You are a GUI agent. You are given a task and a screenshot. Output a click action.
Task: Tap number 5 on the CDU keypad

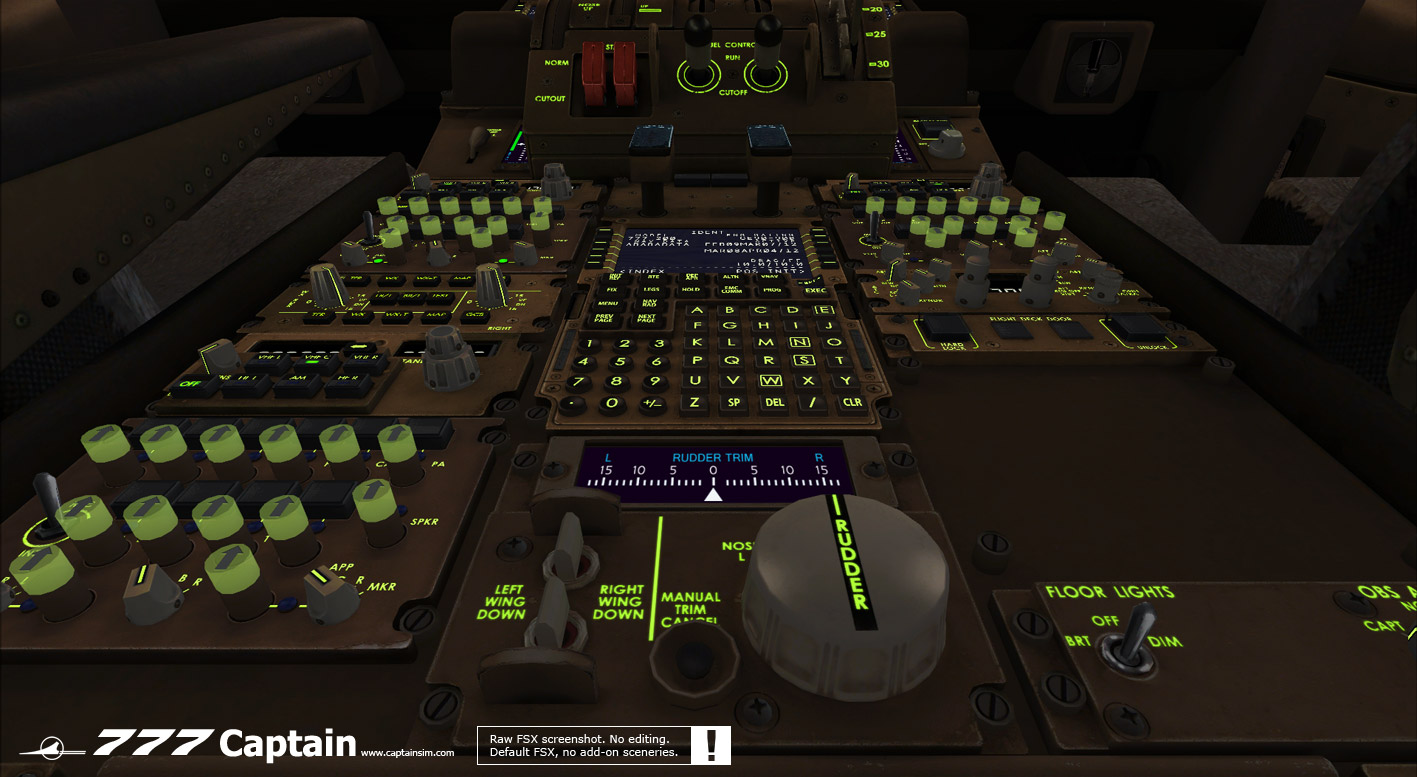(x=620, y=362)
